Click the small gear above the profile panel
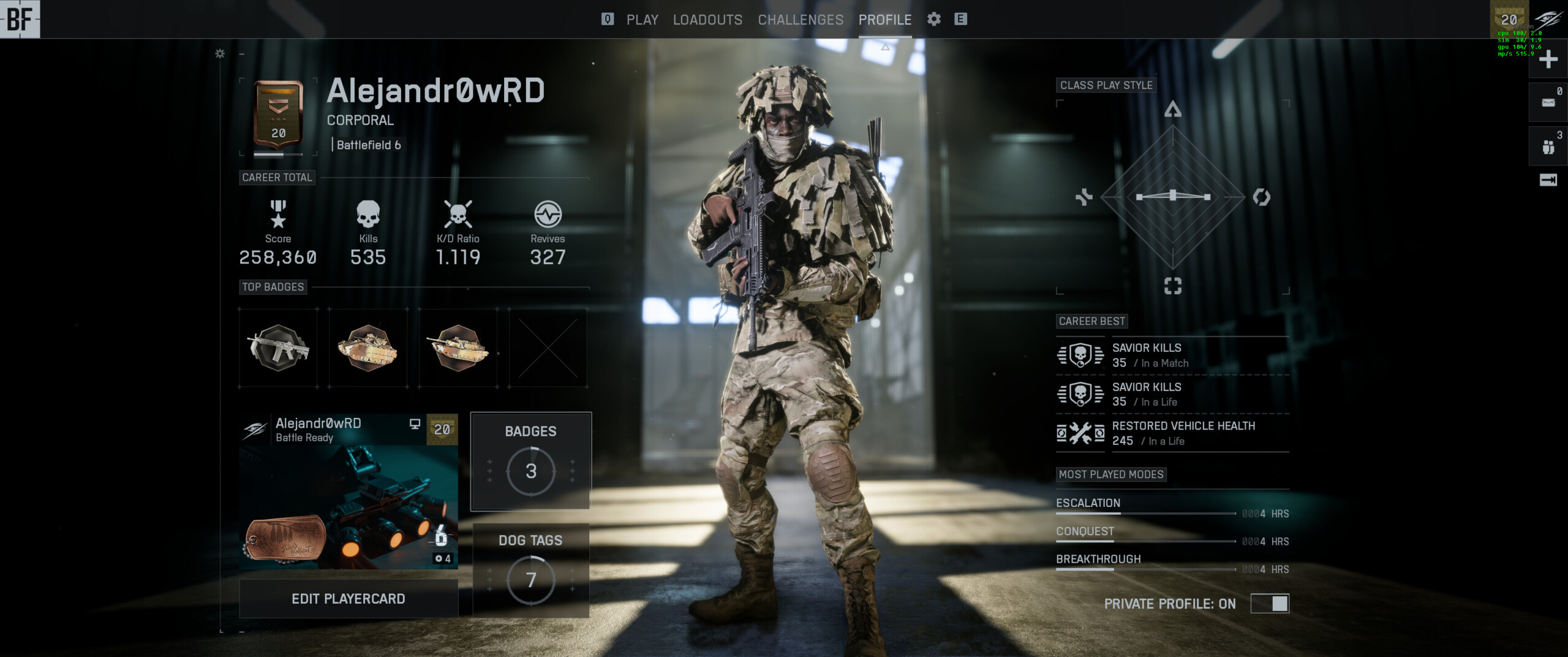The height and width of the screenshot is (657, 1568). click(220, 54)
